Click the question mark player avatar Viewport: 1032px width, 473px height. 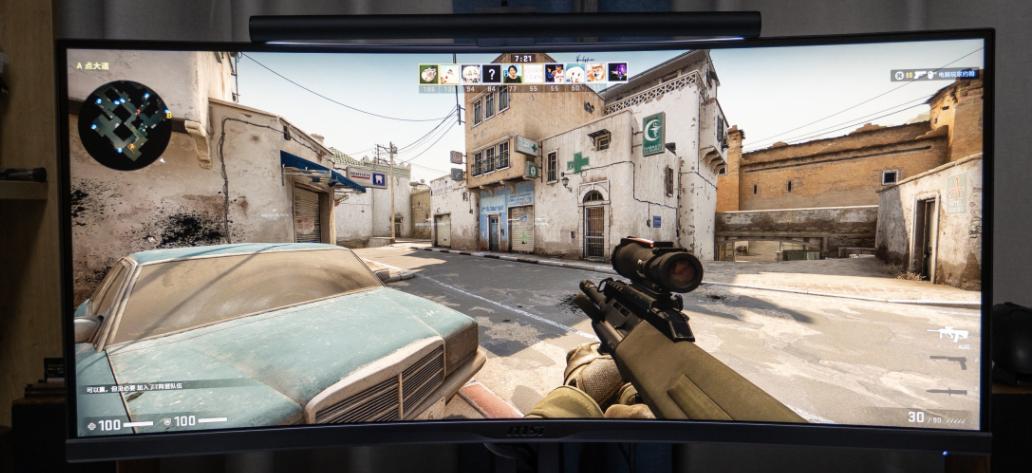point(491,73)
